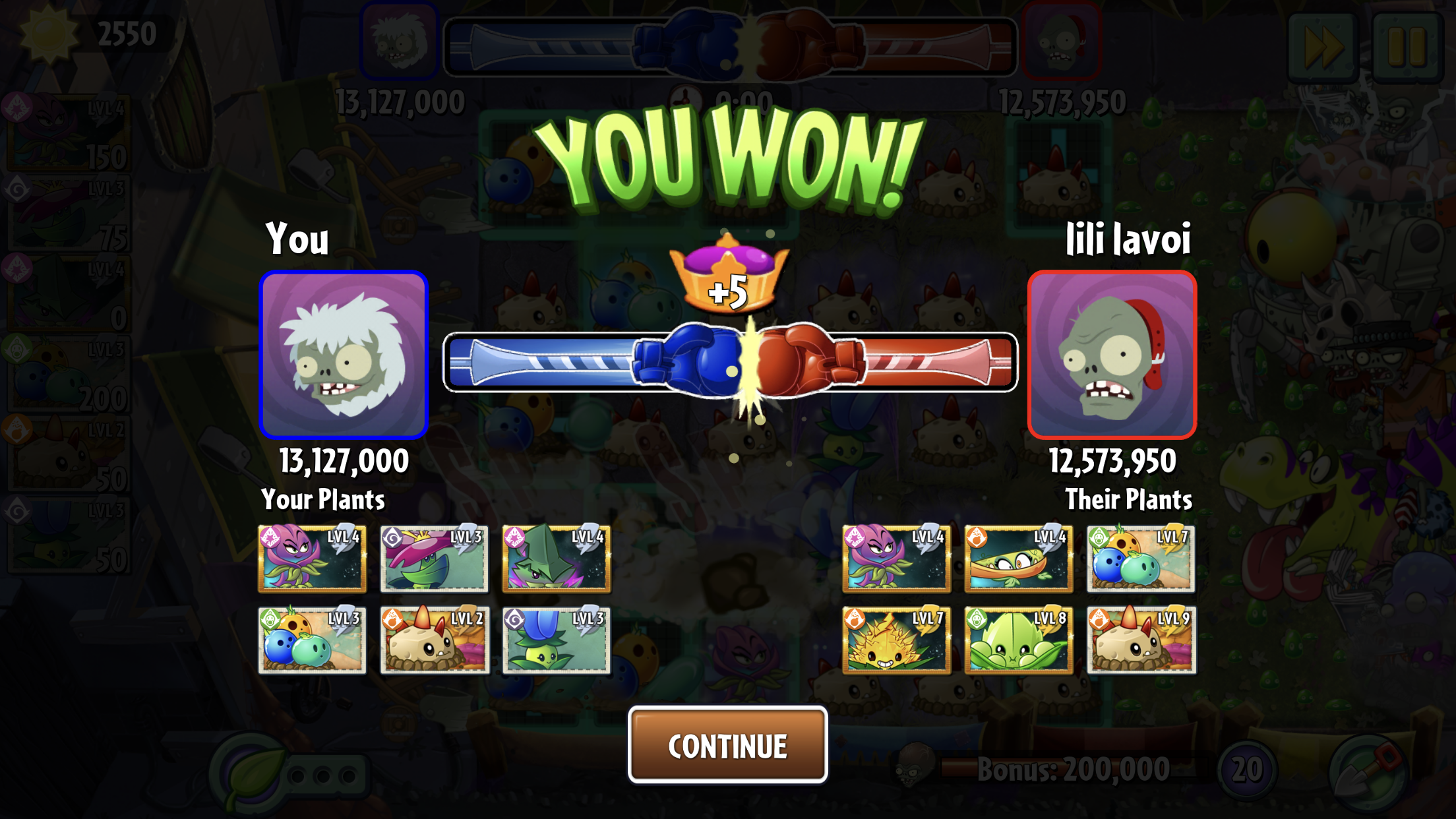Choose opponent's LVL 8 Bonk Choy card
The width and height of the screenshot is (1456, 819).
click(x=1018, y=640)
